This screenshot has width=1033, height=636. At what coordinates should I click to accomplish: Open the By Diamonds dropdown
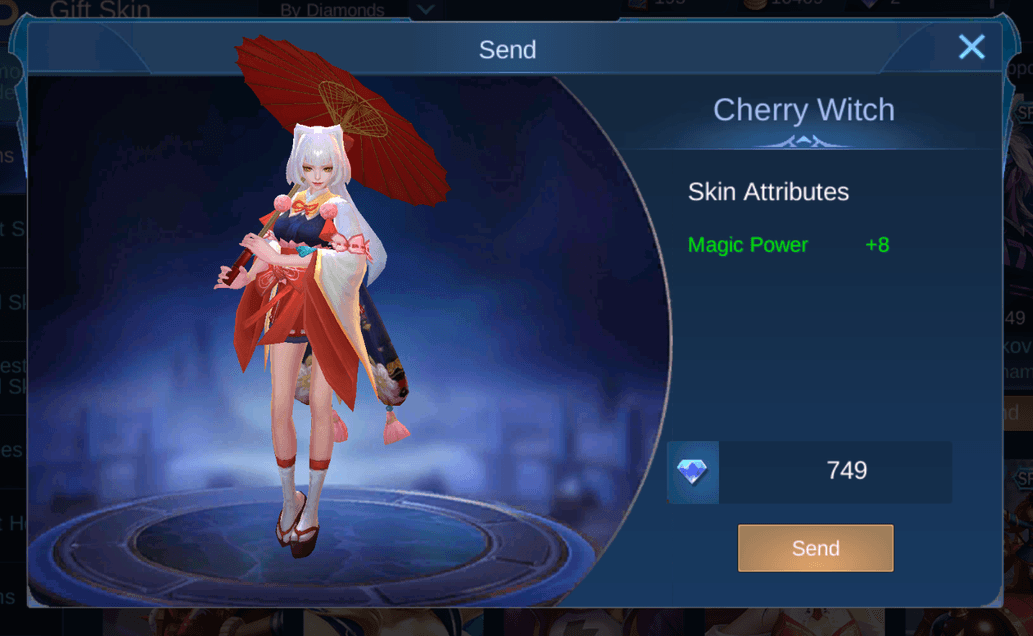click(425, 9)
